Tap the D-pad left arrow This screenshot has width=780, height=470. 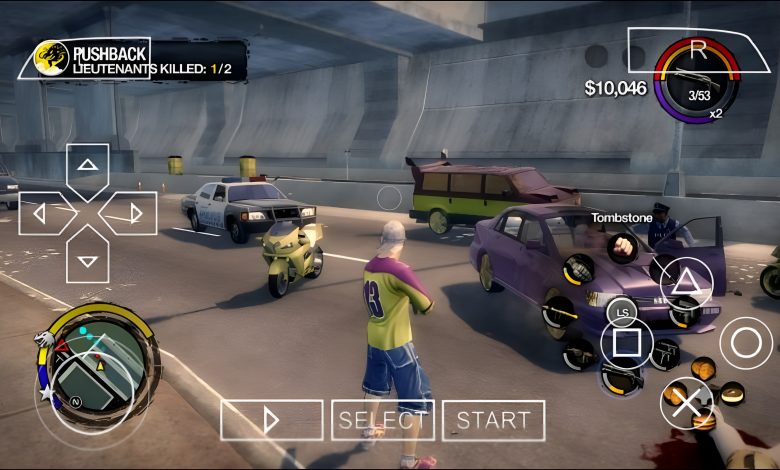[x=44, y=213]
